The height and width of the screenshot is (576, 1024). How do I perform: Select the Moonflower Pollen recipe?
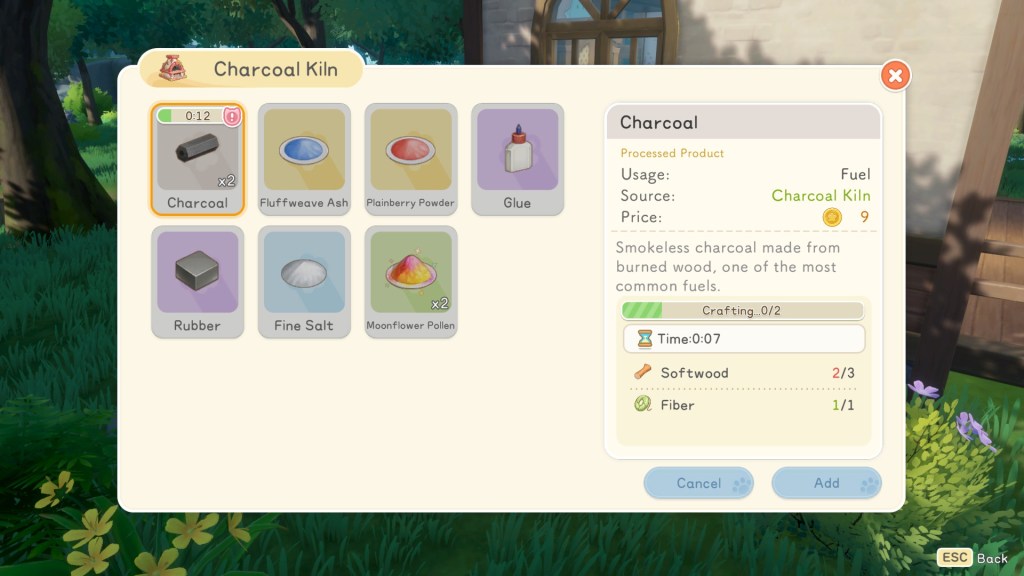(x=411, y=282)
